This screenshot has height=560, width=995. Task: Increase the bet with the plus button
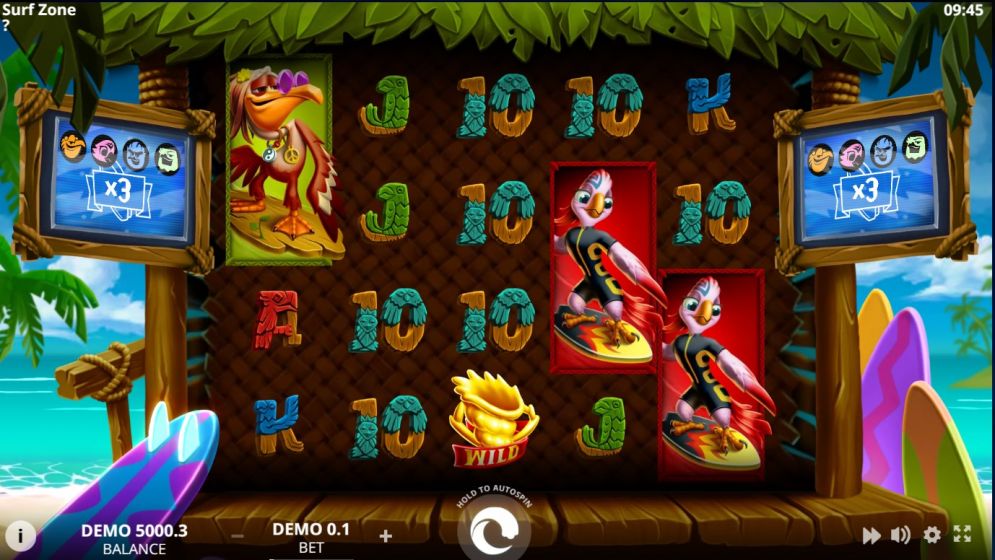point(385,536)
